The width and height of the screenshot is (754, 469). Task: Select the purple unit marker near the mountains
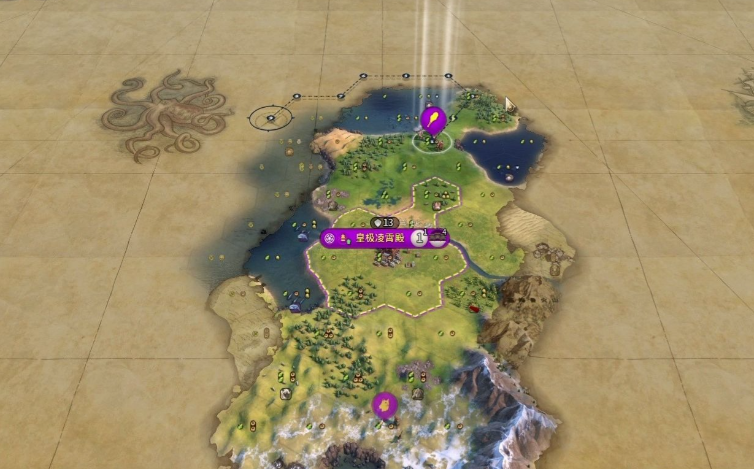click(x=384, y=404)
